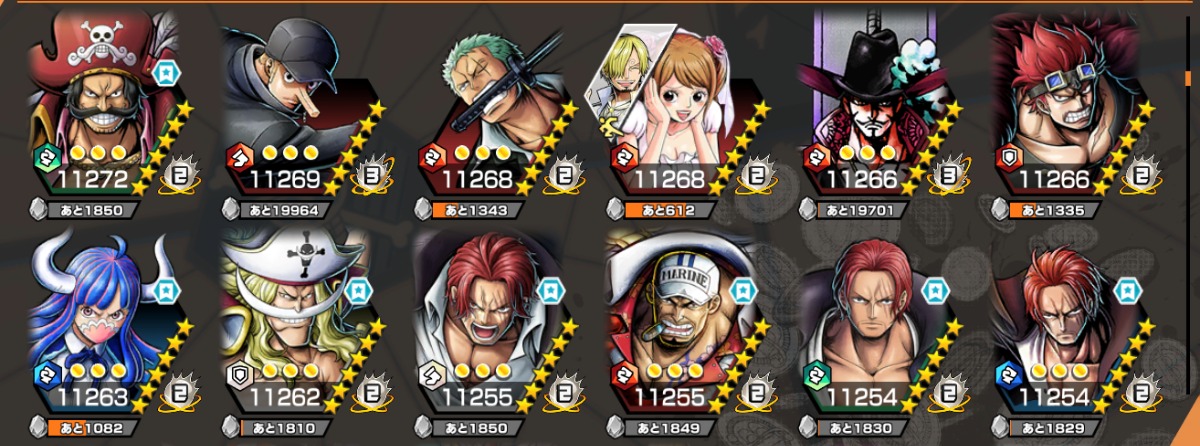Choose the long-nosed Kaku tile showing 11269
This screenshot has height=446, width=1200.
[293, 105]
